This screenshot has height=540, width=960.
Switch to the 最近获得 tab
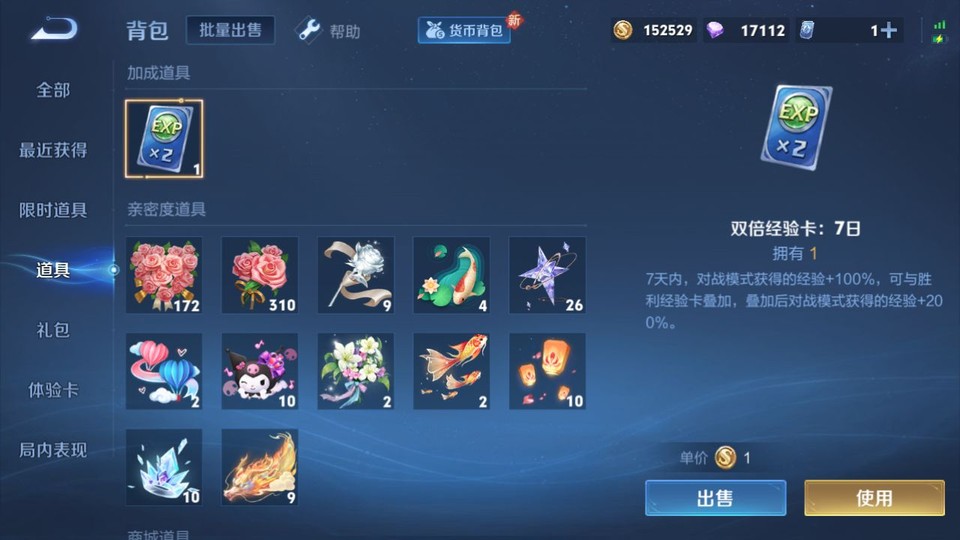(54, 150)
